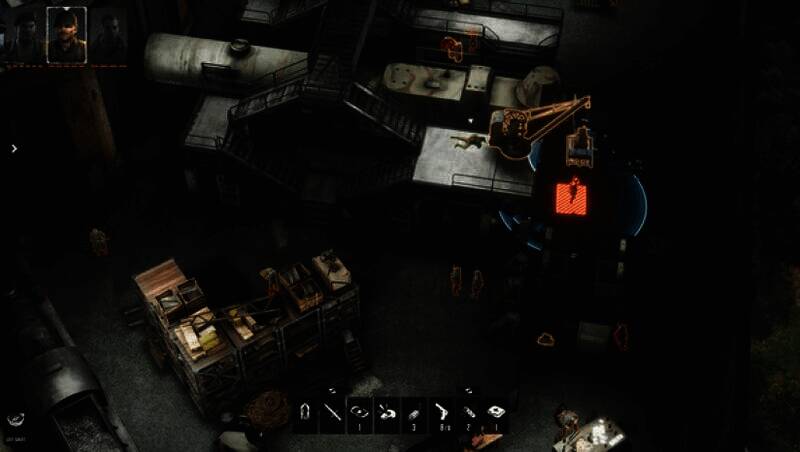800x452 pixels.
Task: Click the round icon in the bottom-left corner
Action: (17, 421)
